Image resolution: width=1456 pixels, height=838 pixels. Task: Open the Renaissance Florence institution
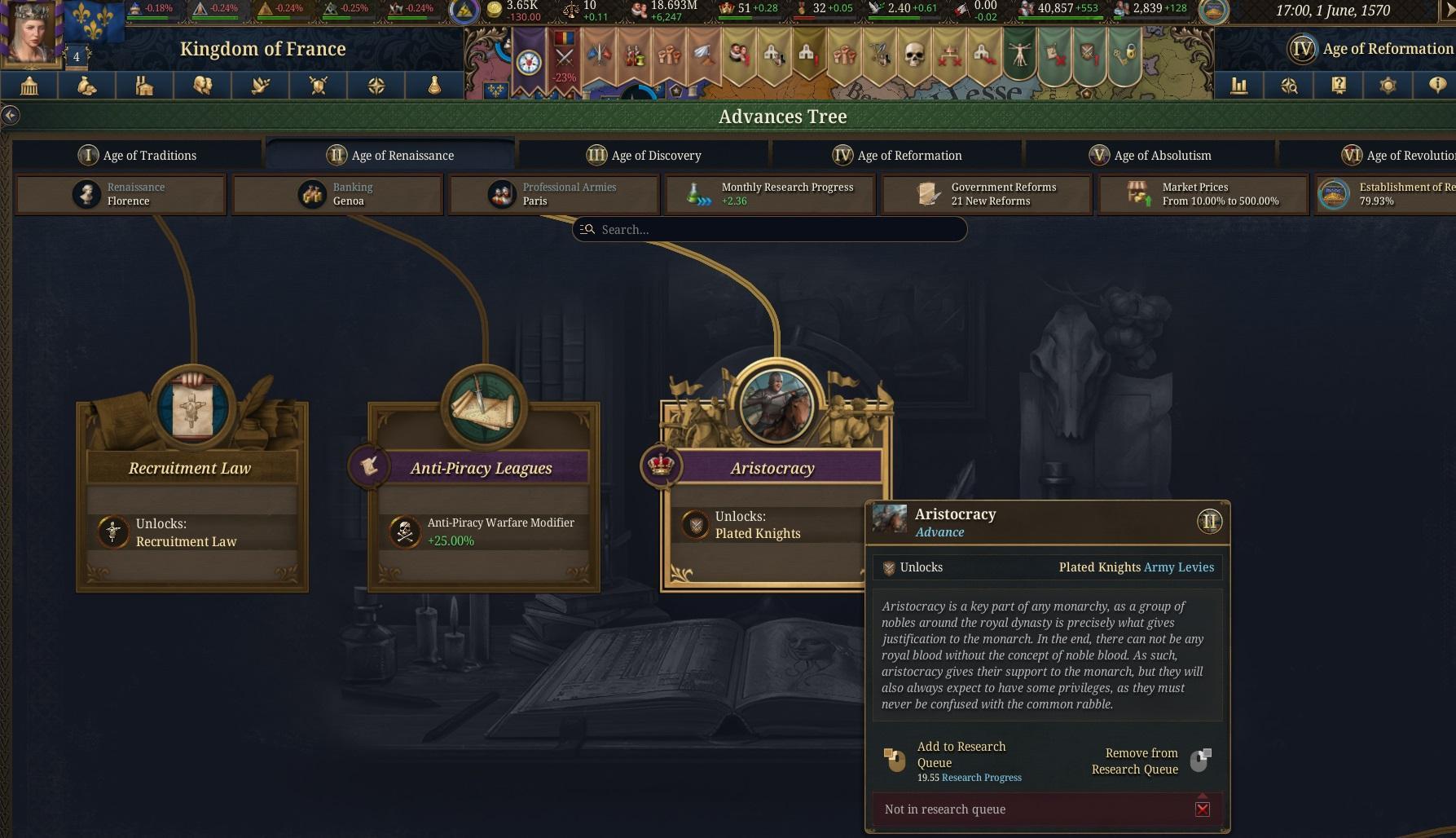point(121,194)
